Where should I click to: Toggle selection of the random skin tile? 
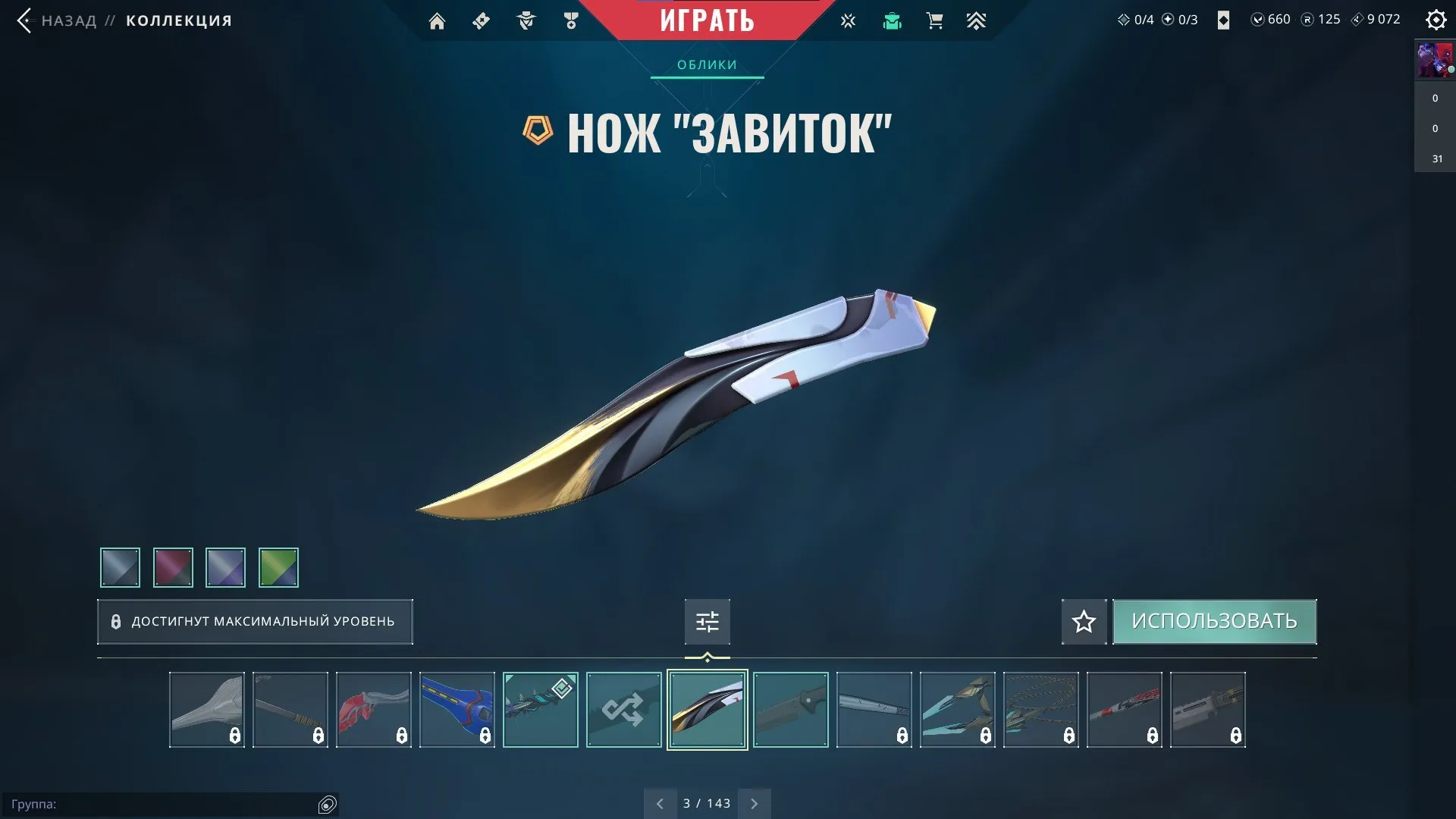(623, 710)
